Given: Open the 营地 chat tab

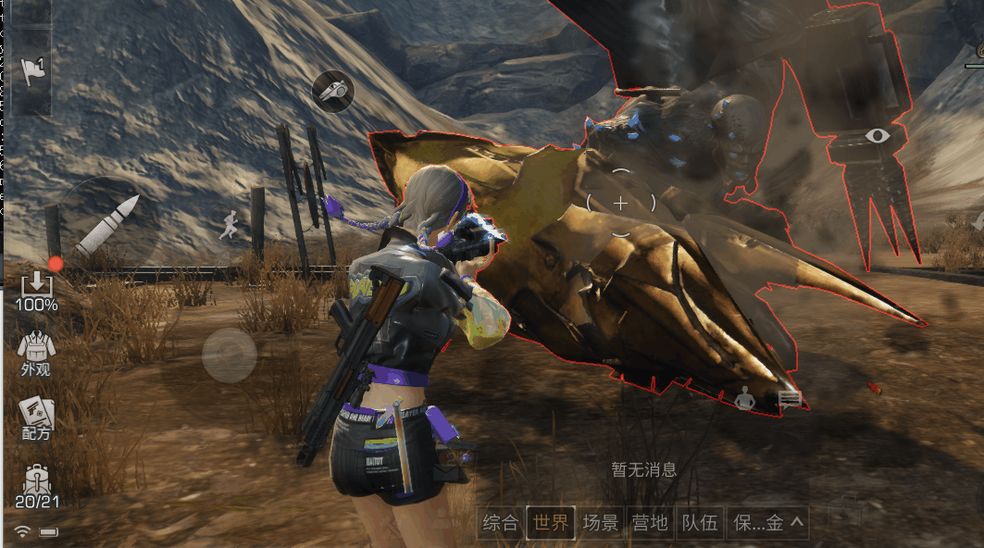Looking at the screenshot, I should click(650, 521).
